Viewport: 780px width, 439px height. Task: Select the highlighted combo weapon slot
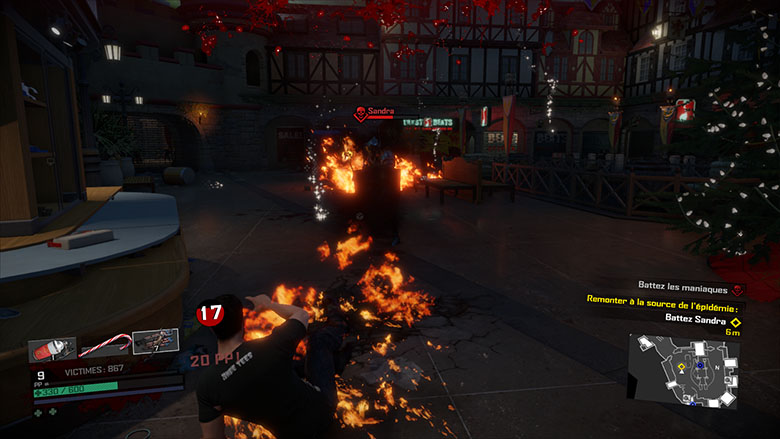coord(155,343)
